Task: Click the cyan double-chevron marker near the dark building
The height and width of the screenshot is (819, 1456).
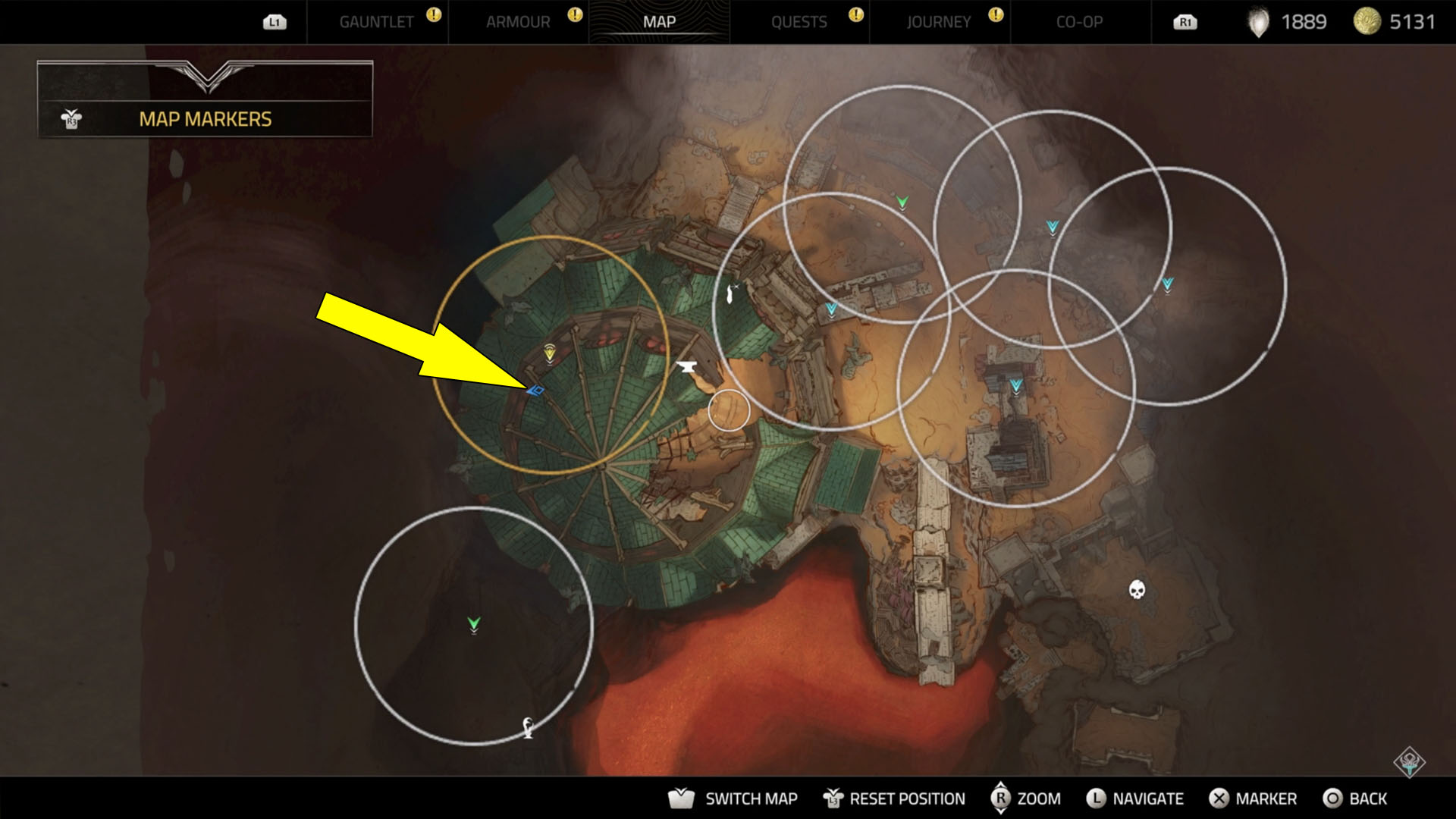Action: (1015, 386)
